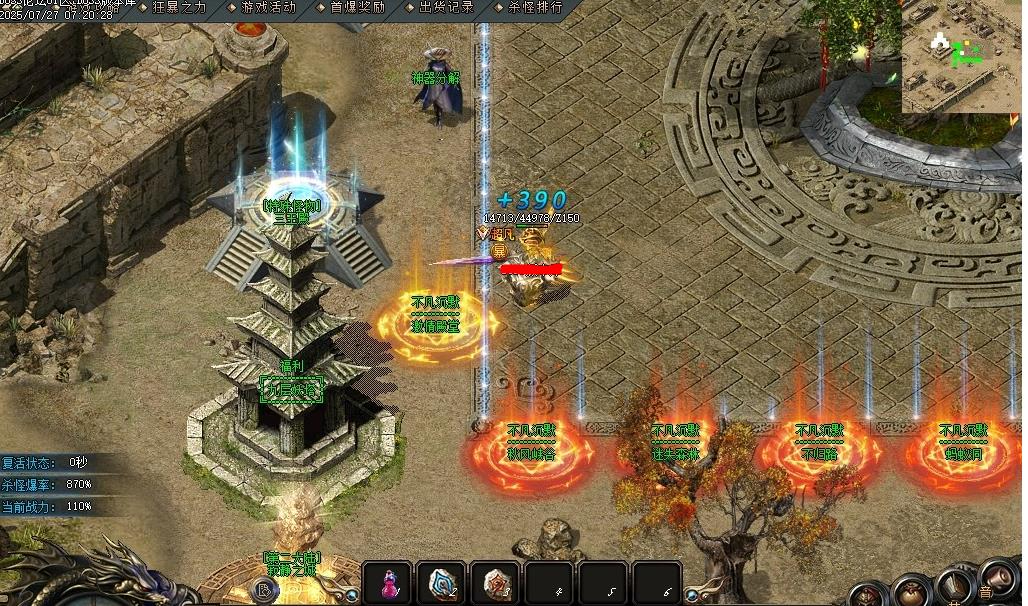This screenshot has width=1028, height=606.
Task: Toggle sound with the horn icon
Action: coord(1000,578)
